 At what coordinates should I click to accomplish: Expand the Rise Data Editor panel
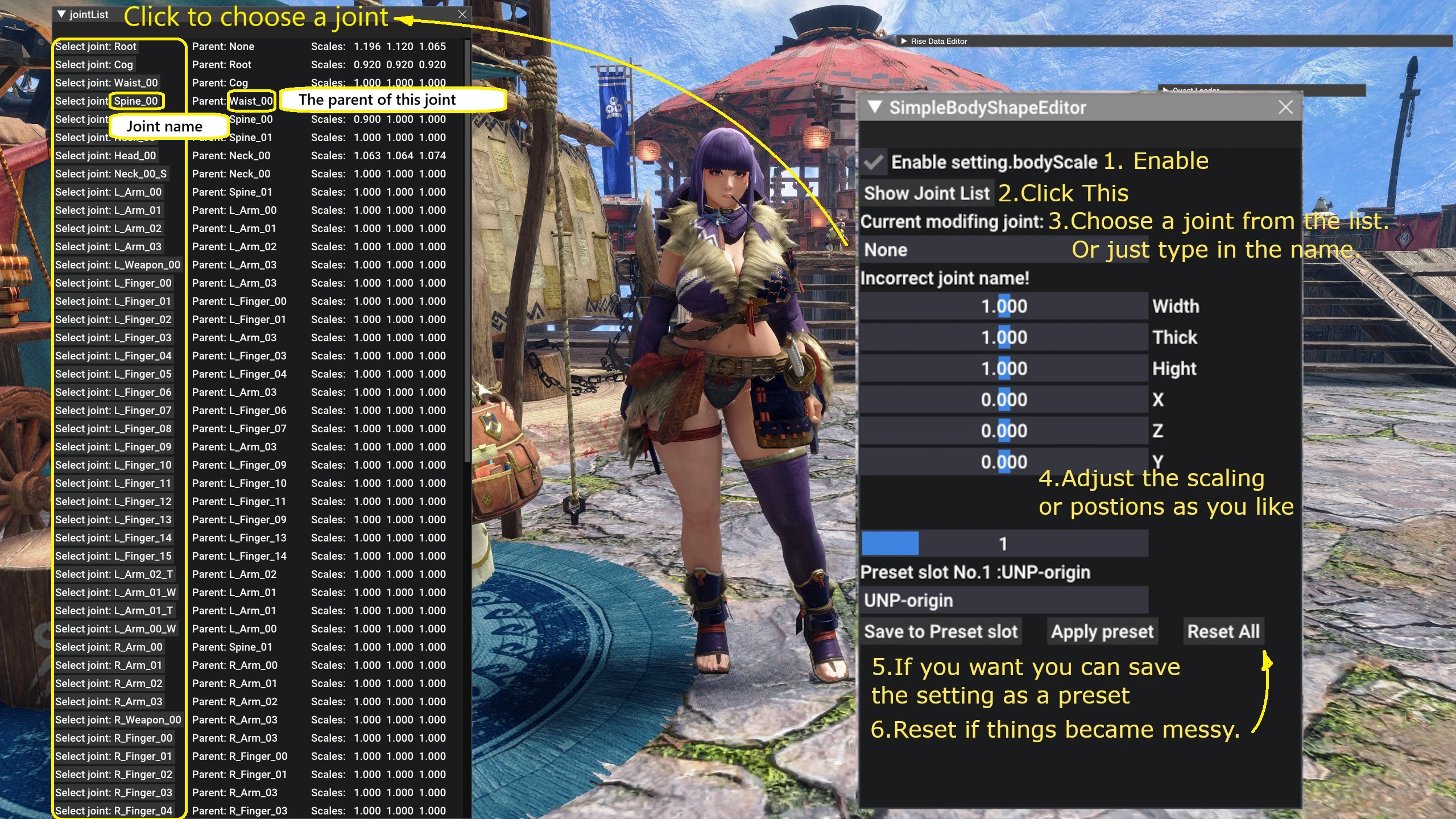904,41
